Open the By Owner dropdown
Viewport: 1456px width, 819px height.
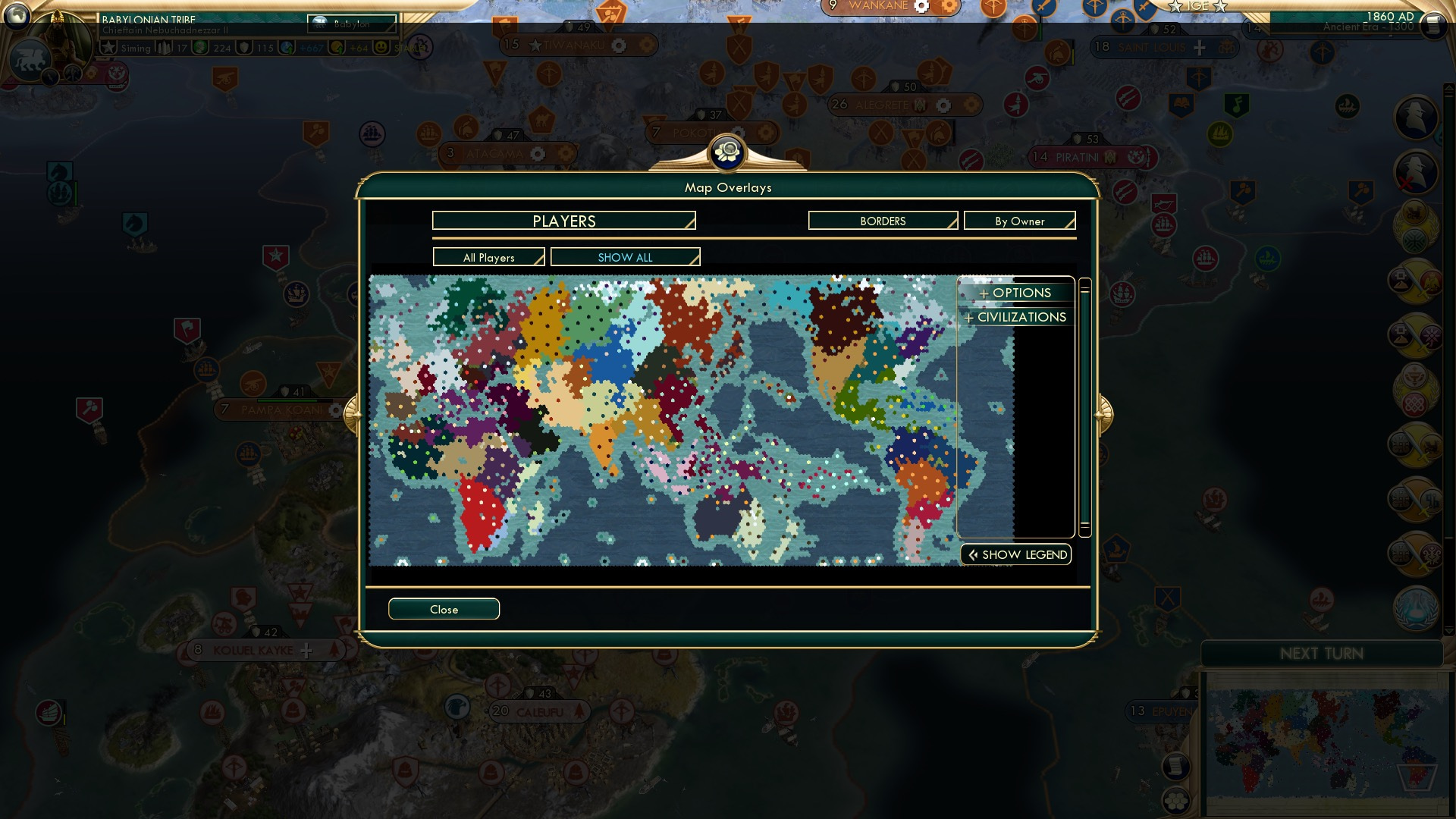point(1019,221)
